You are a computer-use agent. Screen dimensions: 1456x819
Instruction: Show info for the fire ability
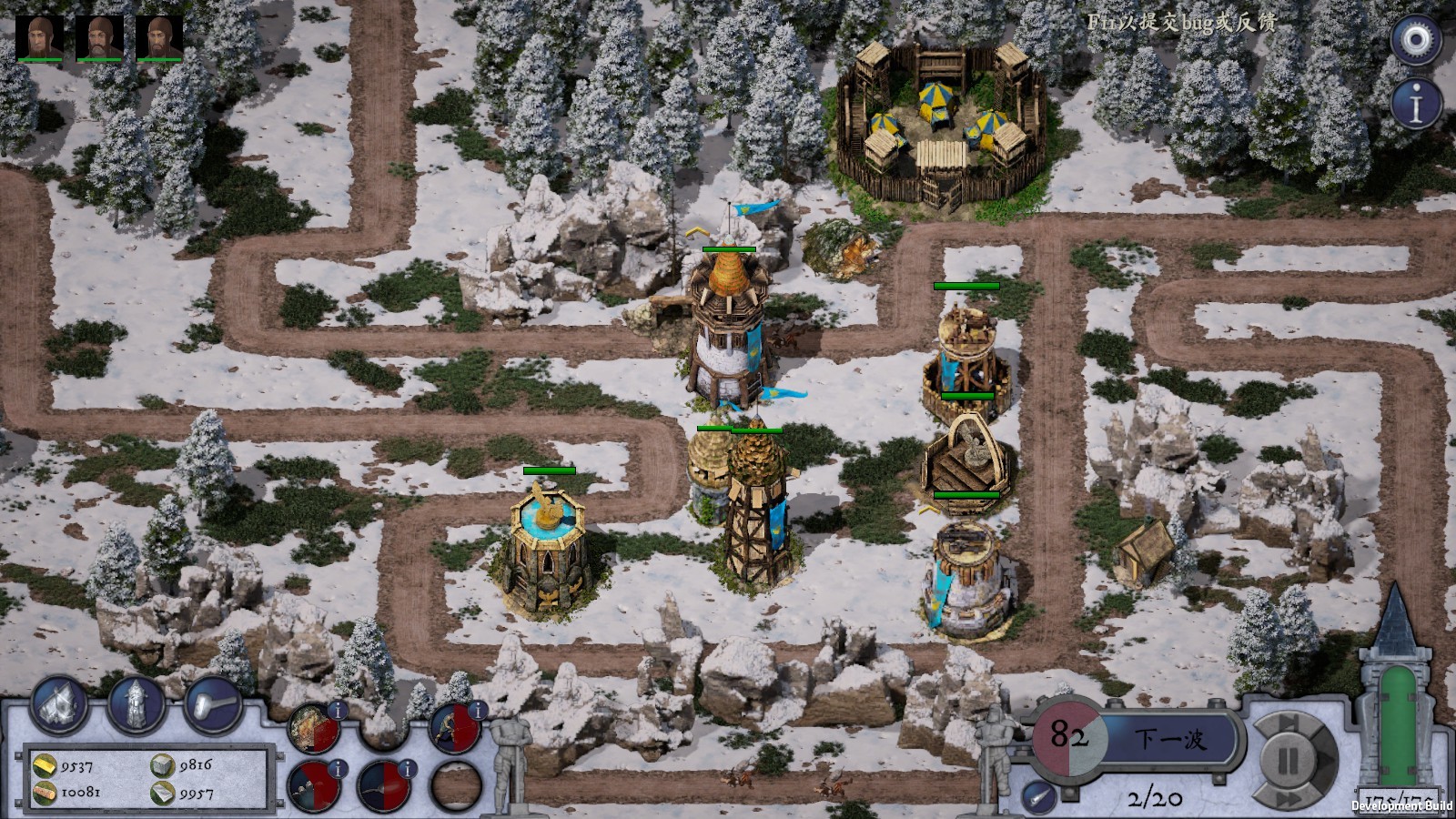337,710
